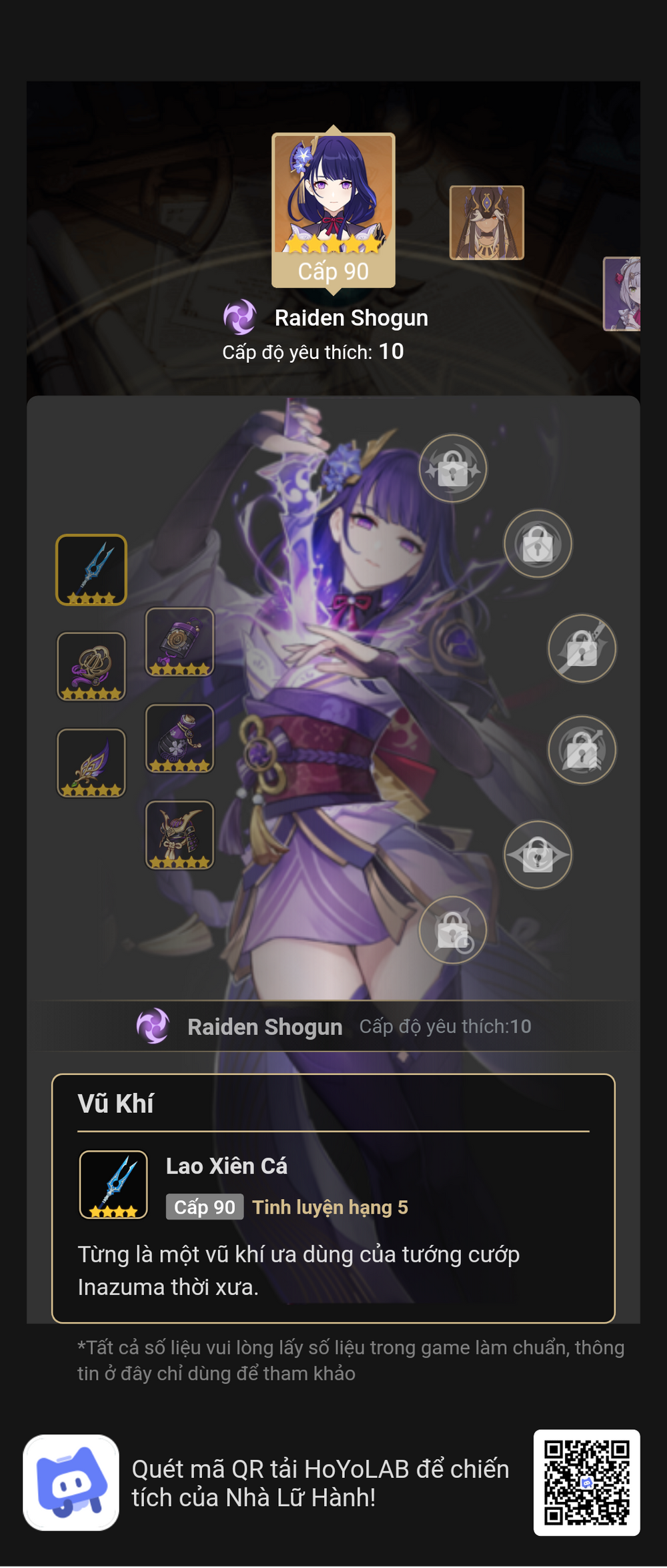This screenshot has width=667, height=1568.
Task: Choose the Noelle portrait at the edge
Action: coord(623,294)
